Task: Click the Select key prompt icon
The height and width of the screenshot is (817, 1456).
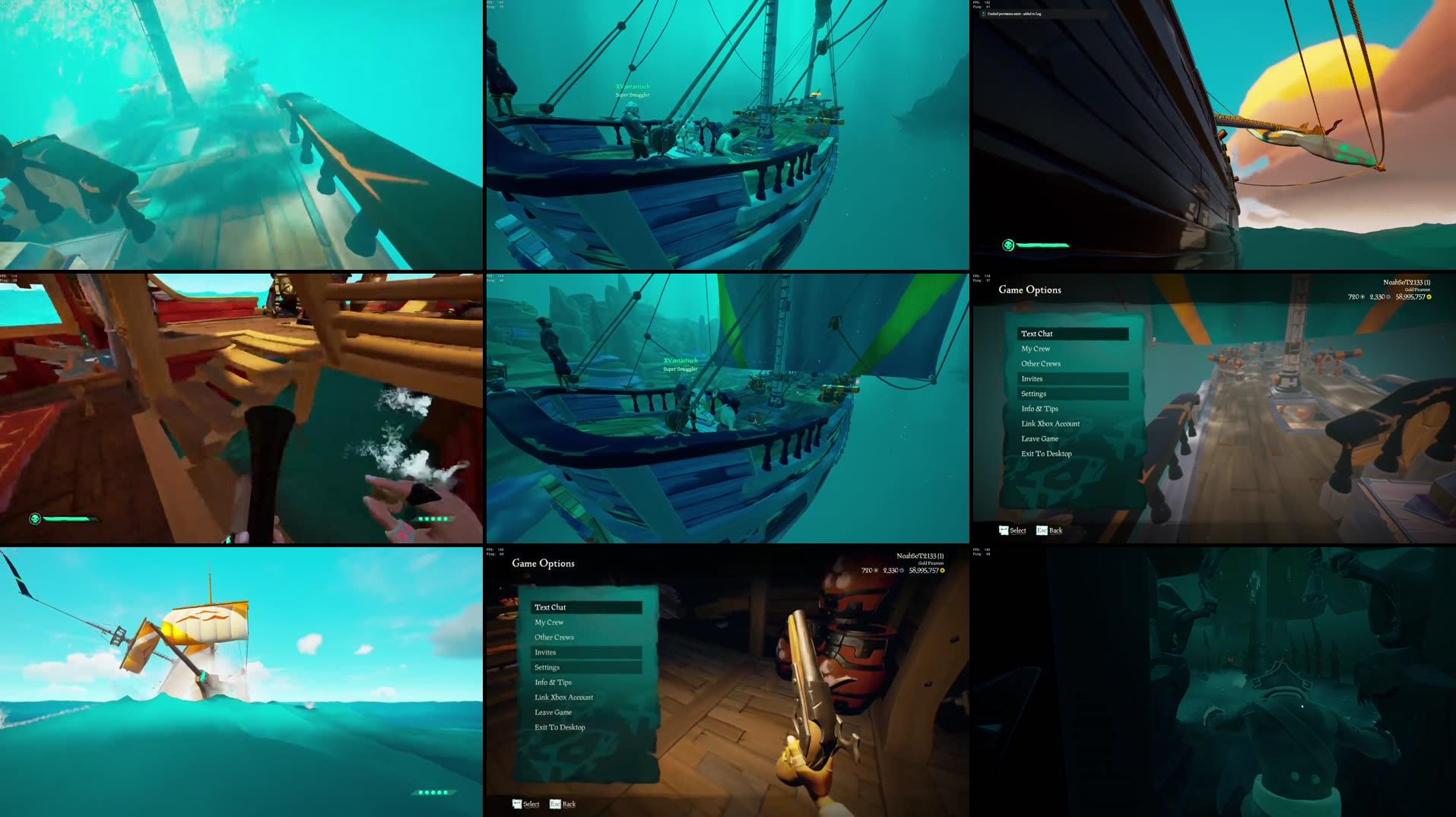Action: (1002, 530)
